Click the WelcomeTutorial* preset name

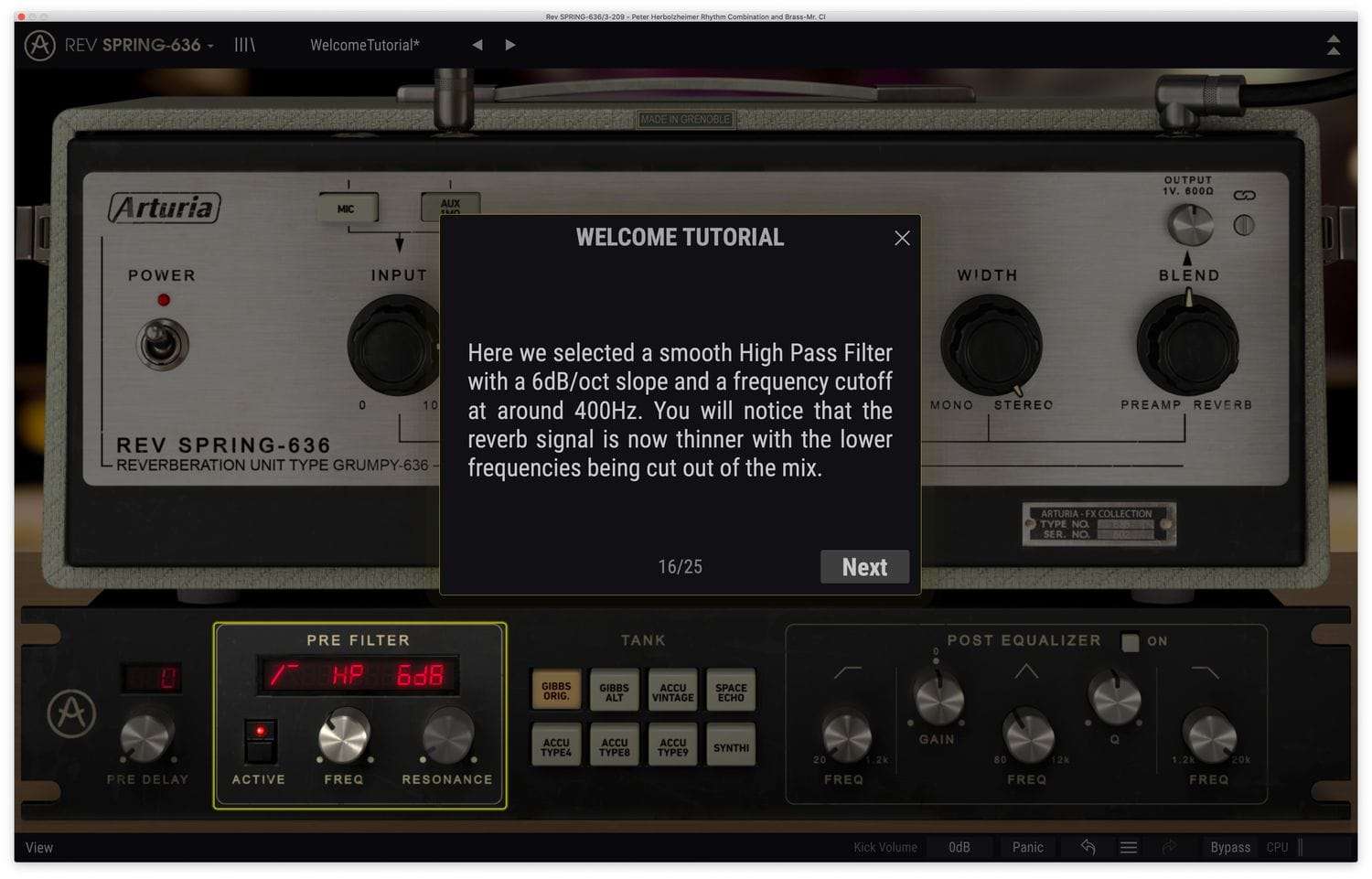click(363, 44)
